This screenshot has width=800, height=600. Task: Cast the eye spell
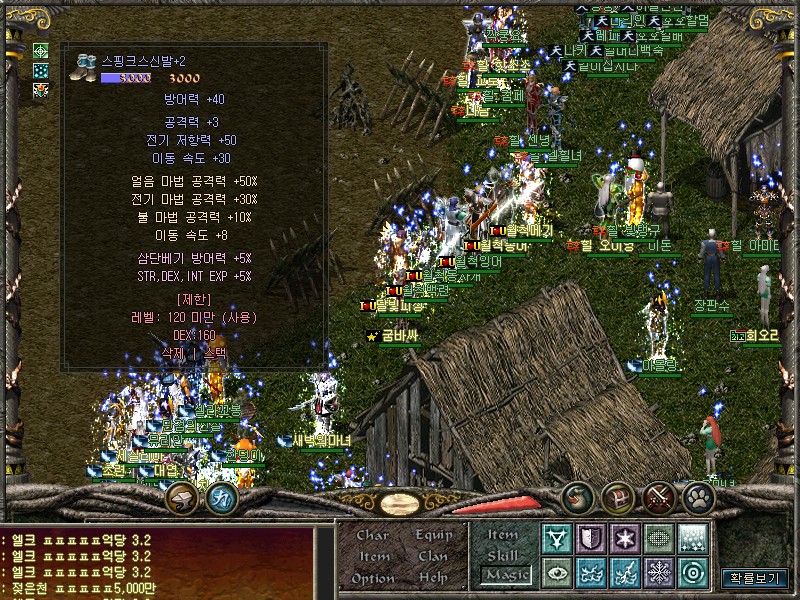tap(556, 573)
